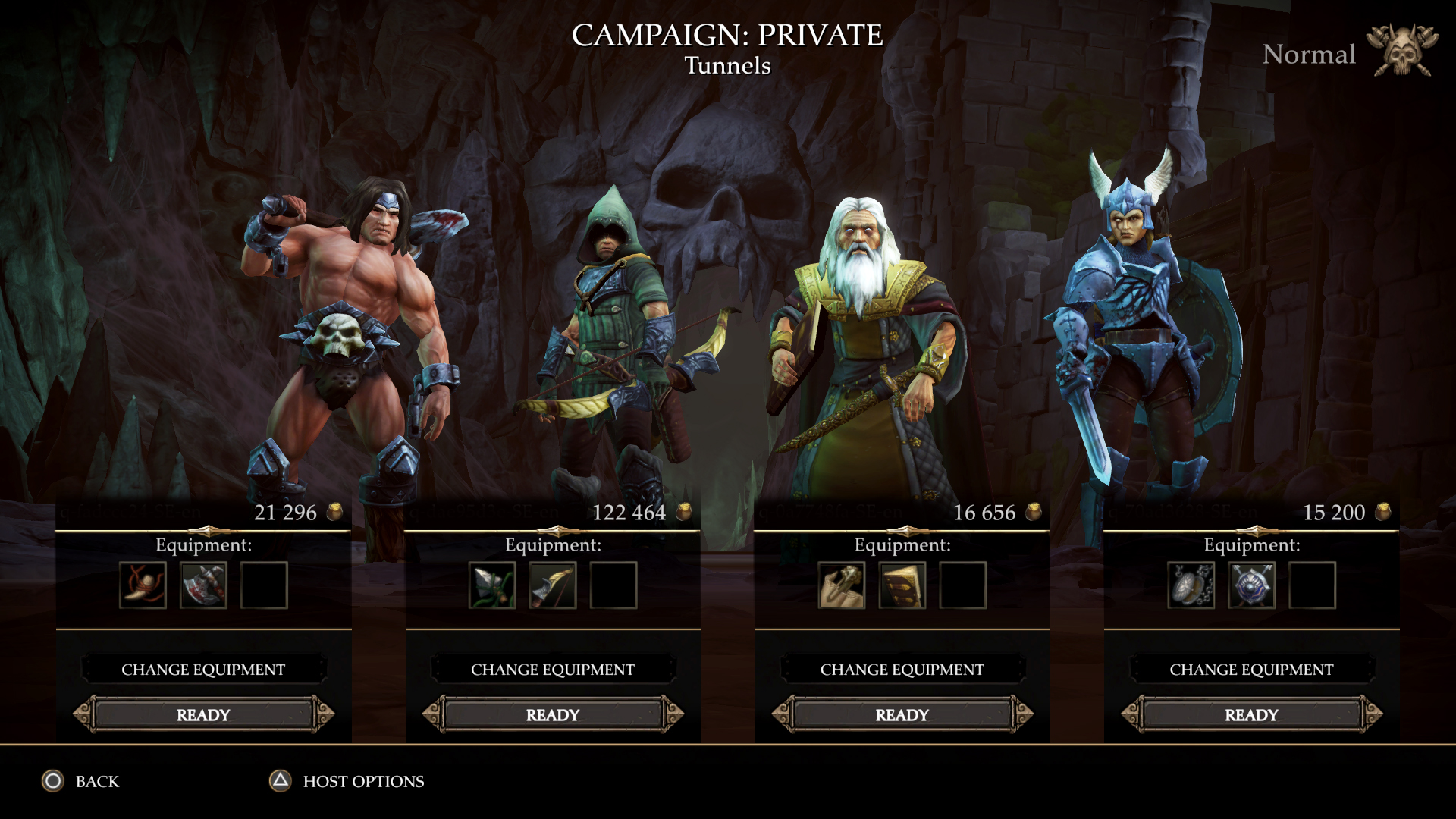
Task: Set the bearded wizard to Ready
Action: point(902,714)
